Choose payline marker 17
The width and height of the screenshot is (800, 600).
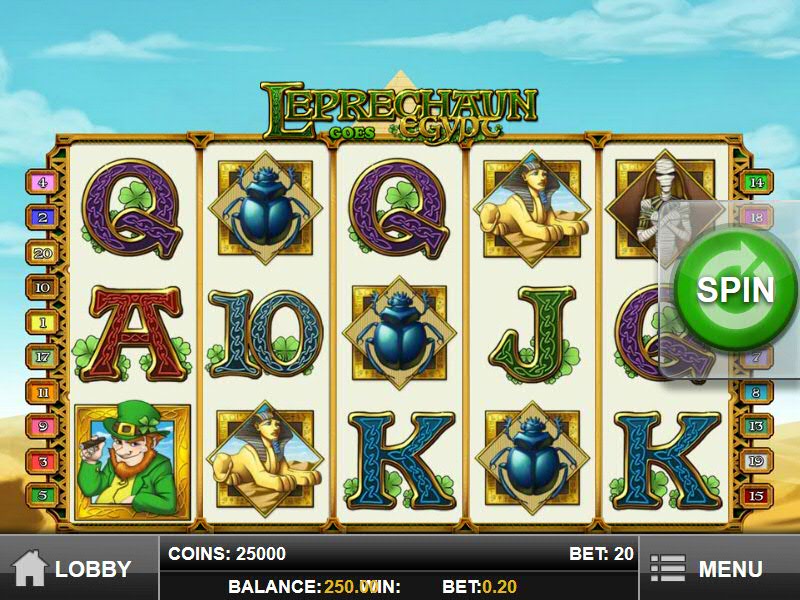(43, 356)
